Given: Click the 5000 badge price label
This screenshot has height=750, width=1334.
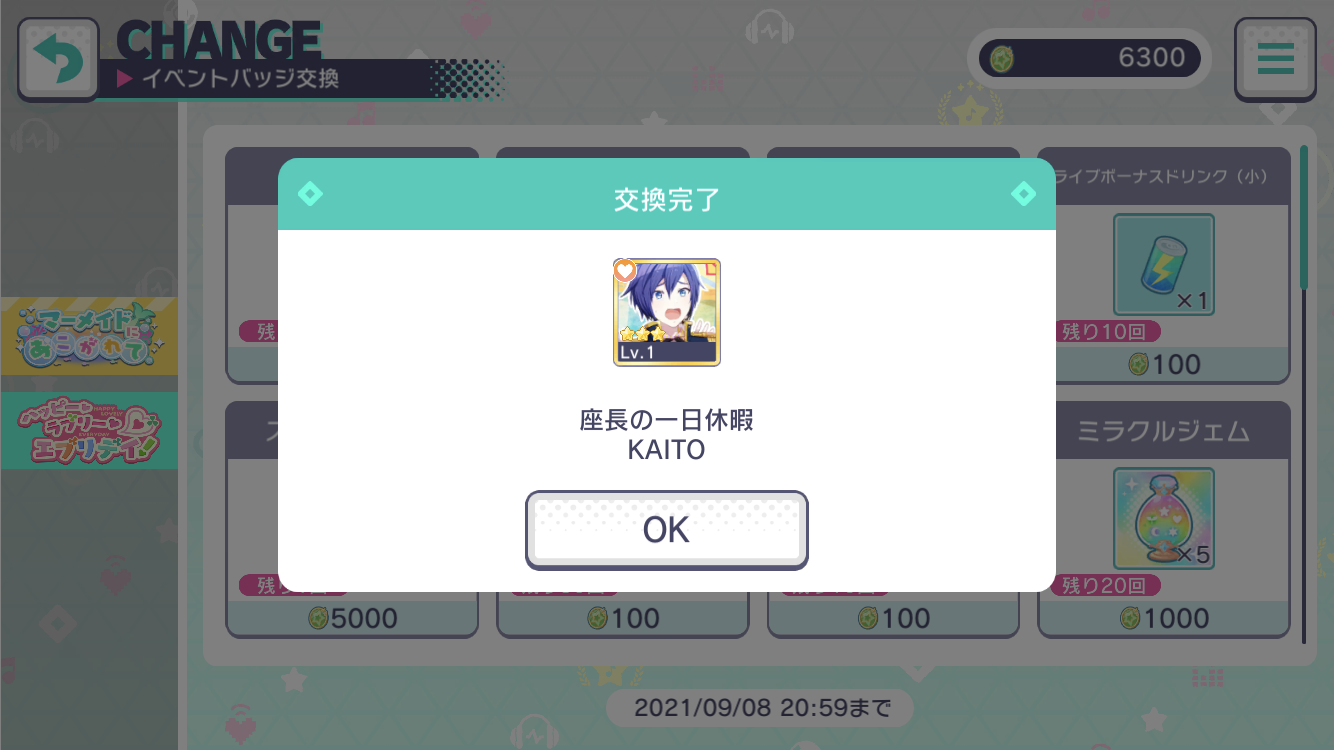Looking at the screenshot, I should click(351, 617).
